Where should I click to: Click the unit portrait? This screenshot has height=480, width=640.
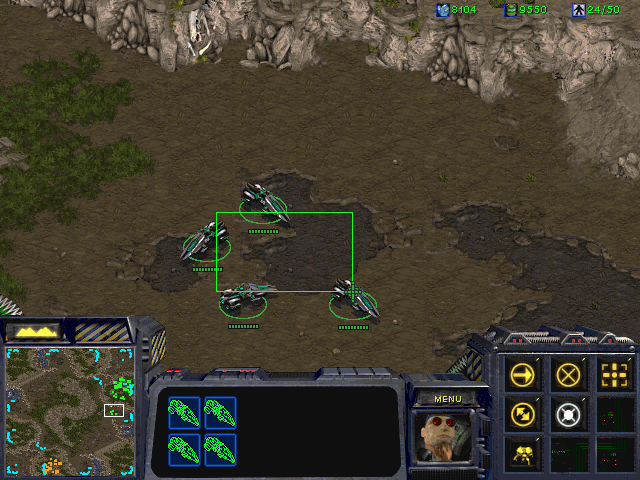(x=446, y=437)
